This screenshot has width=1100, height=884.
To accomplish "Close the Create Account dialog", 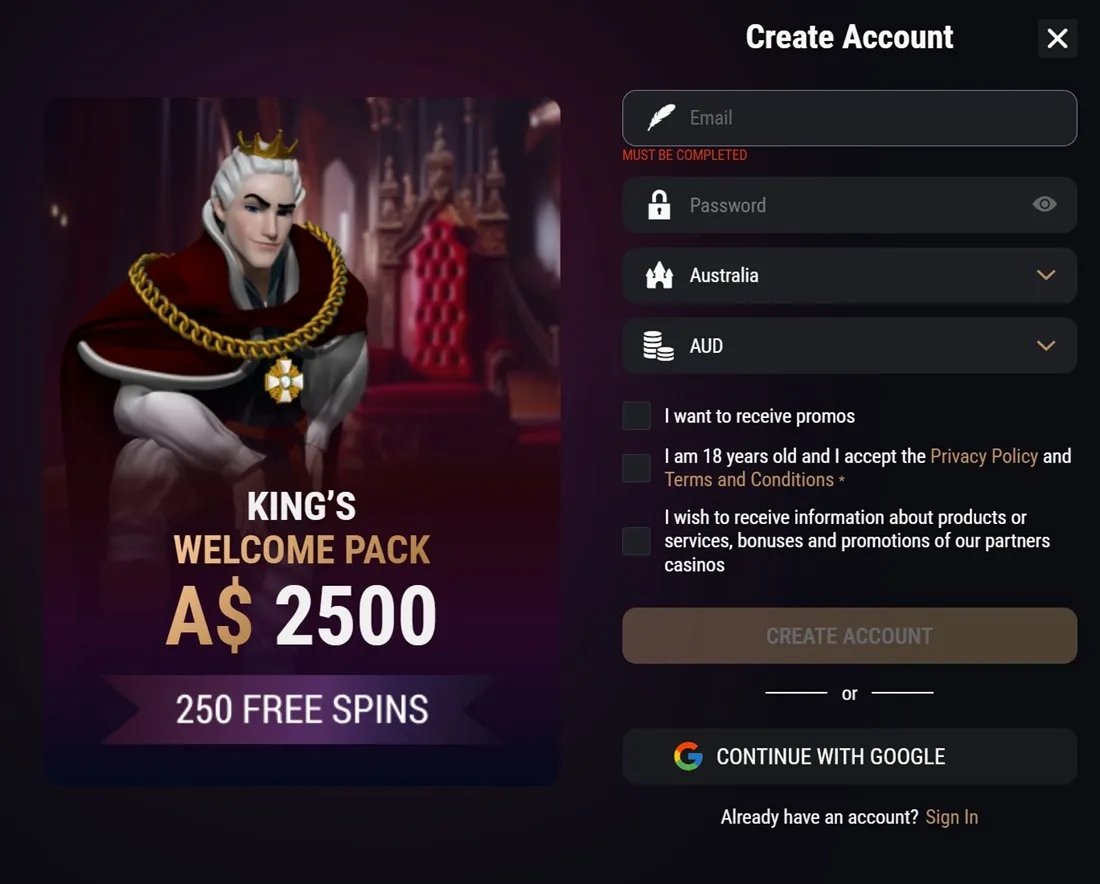I will click(x=1057, y=39).
